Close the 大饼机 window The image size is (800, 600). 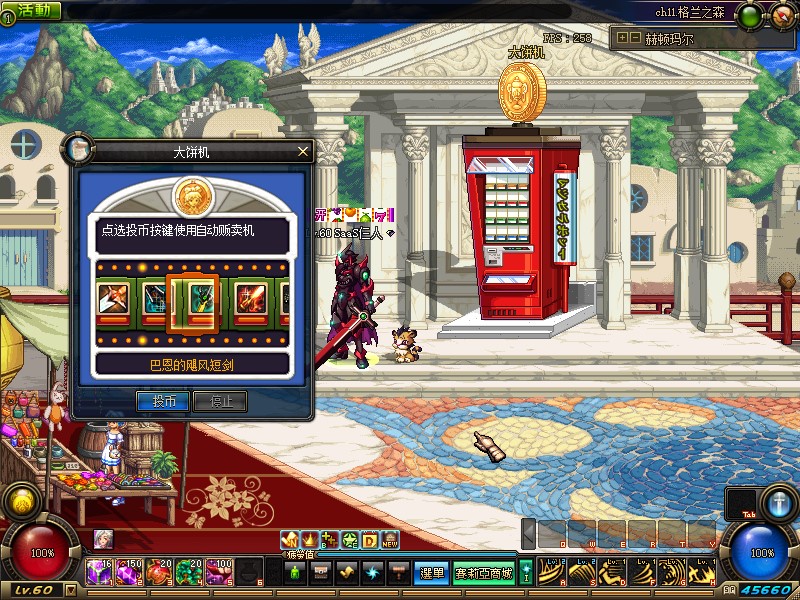(303, 152)
